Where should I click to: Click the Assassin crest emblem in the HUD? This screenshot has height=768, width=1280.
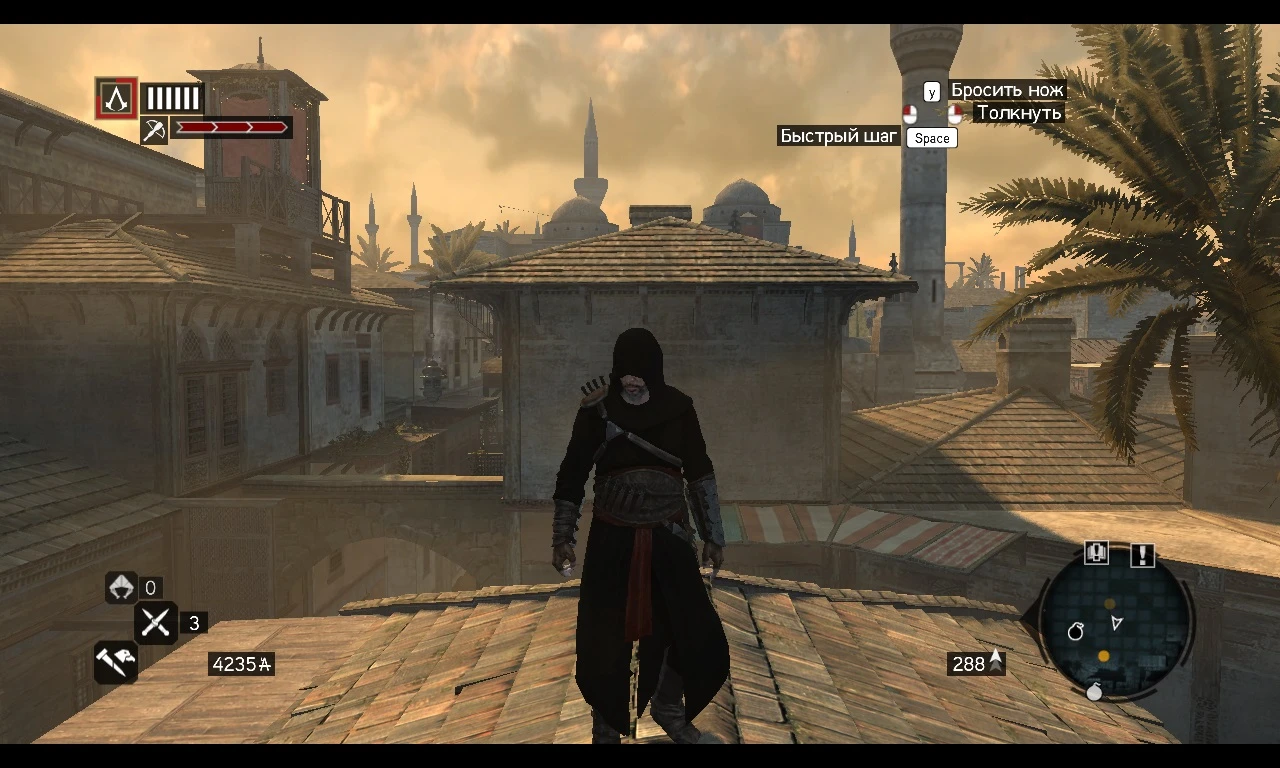[115, 98]
